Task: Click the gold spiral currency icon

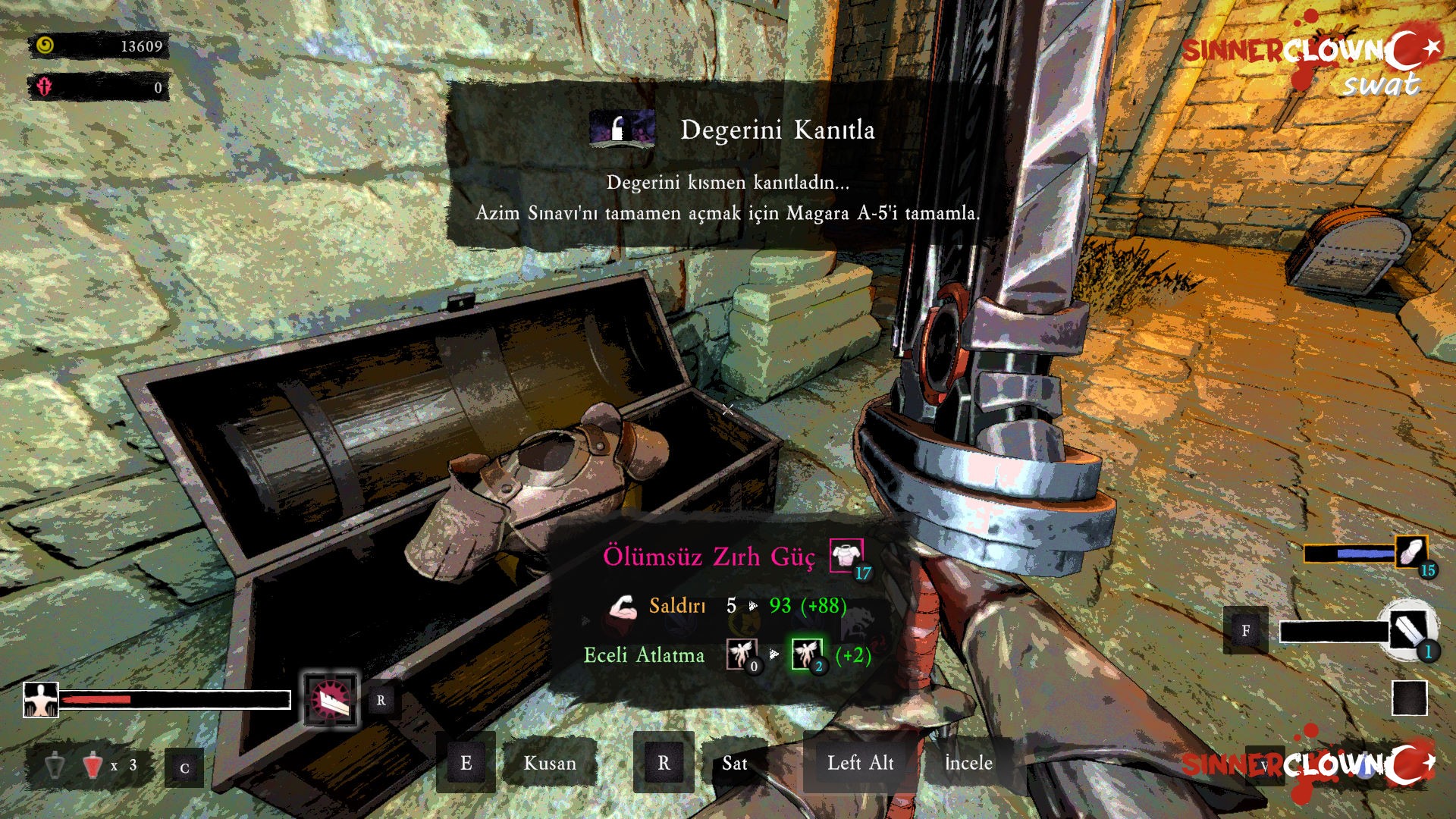Action: click(x=45, y=45)
